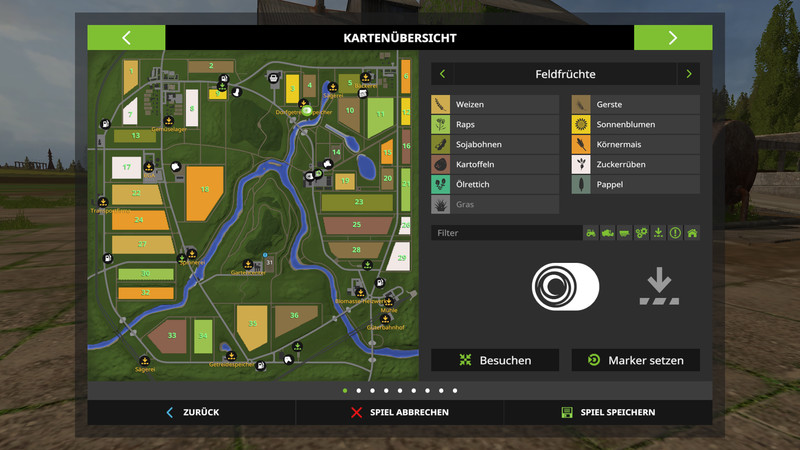
Task: Save the game with Spiel speichern
Action: [x=608, y=412]
